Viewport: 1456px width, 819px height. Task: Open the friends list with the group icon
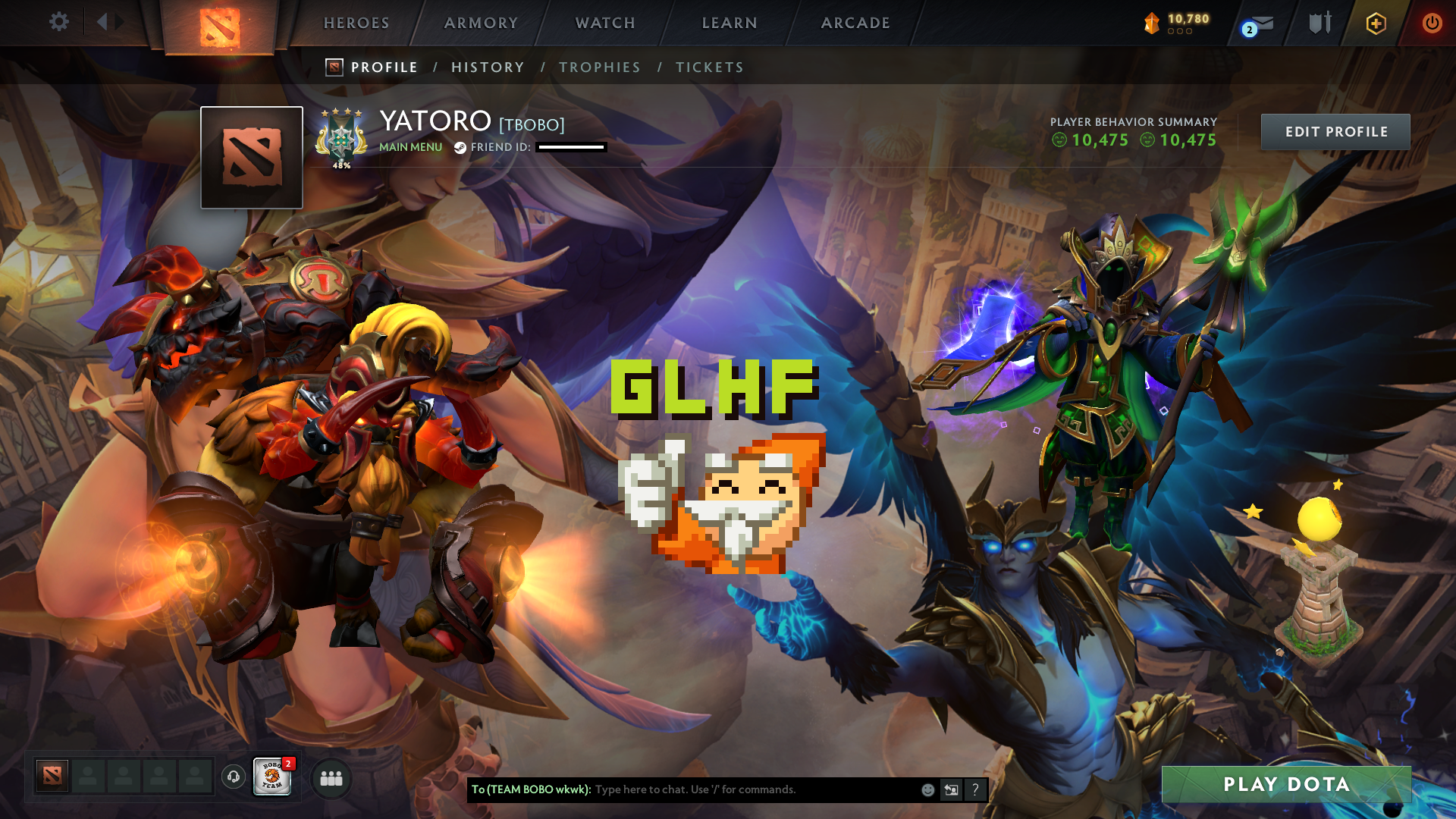331,777
